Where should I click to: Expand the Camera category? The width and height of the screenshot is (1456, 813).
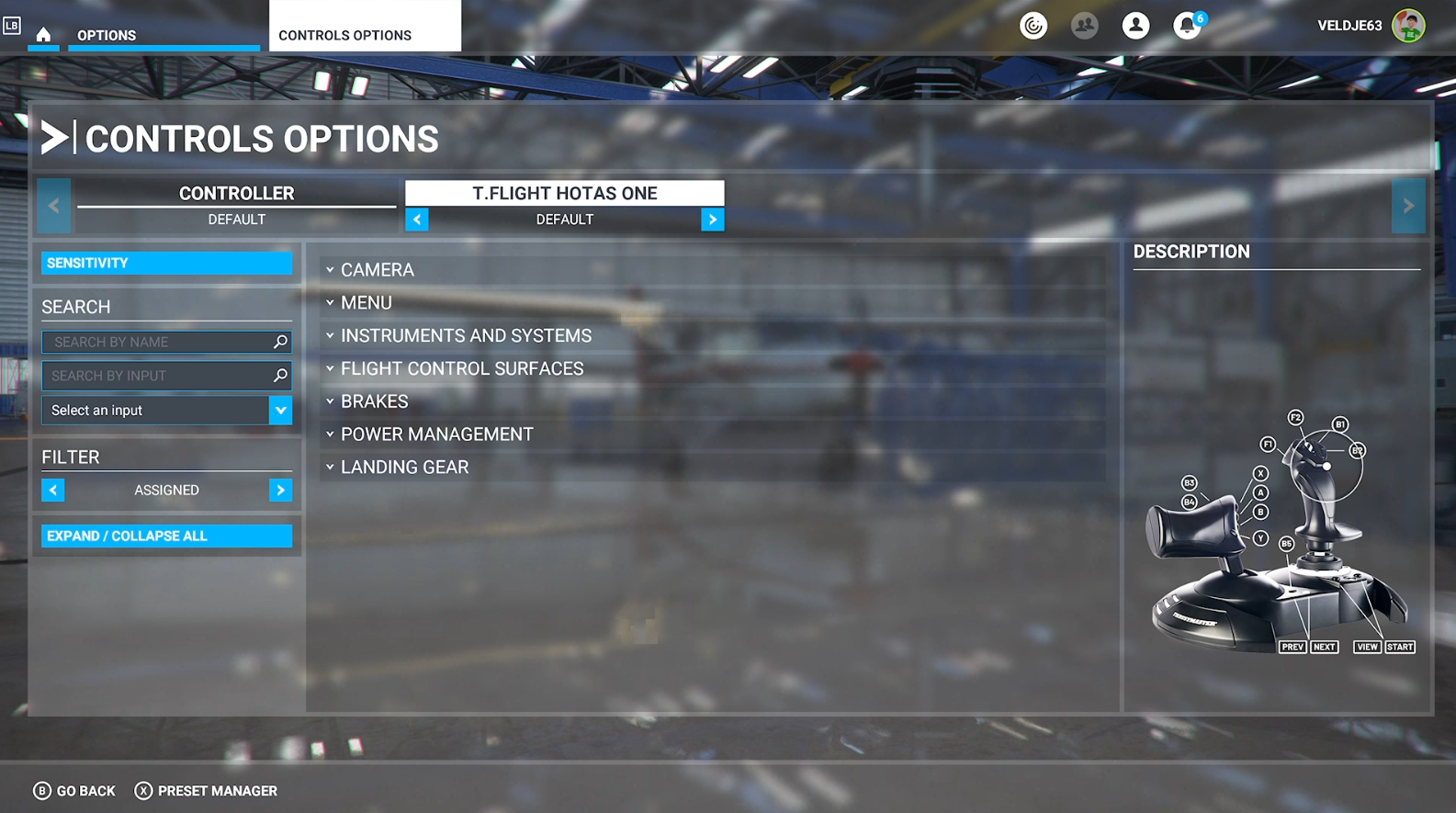click(x=377, y=270)
